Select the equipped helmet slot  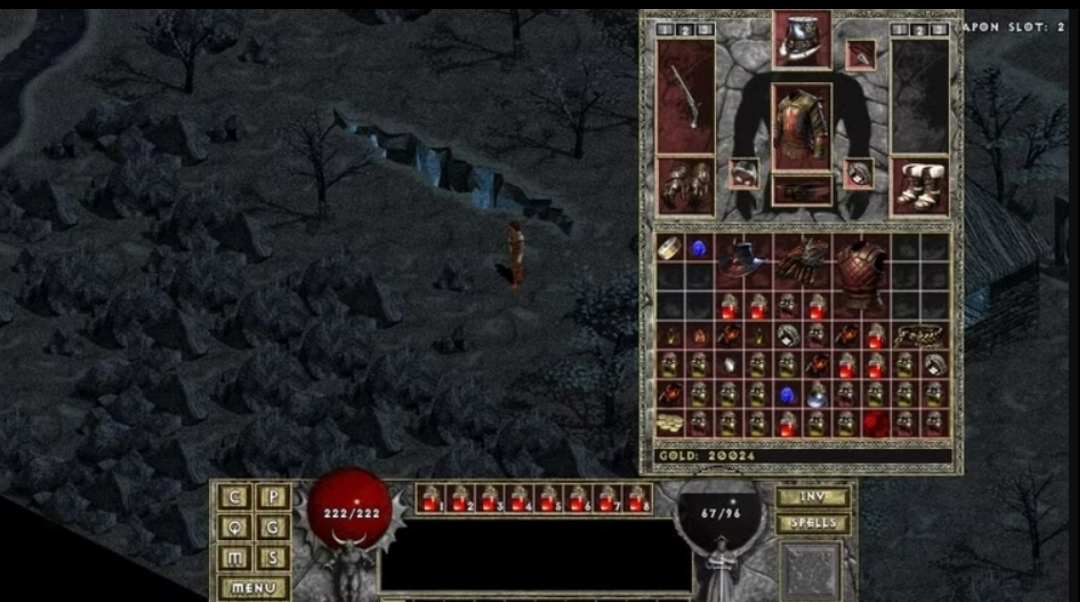801,40
